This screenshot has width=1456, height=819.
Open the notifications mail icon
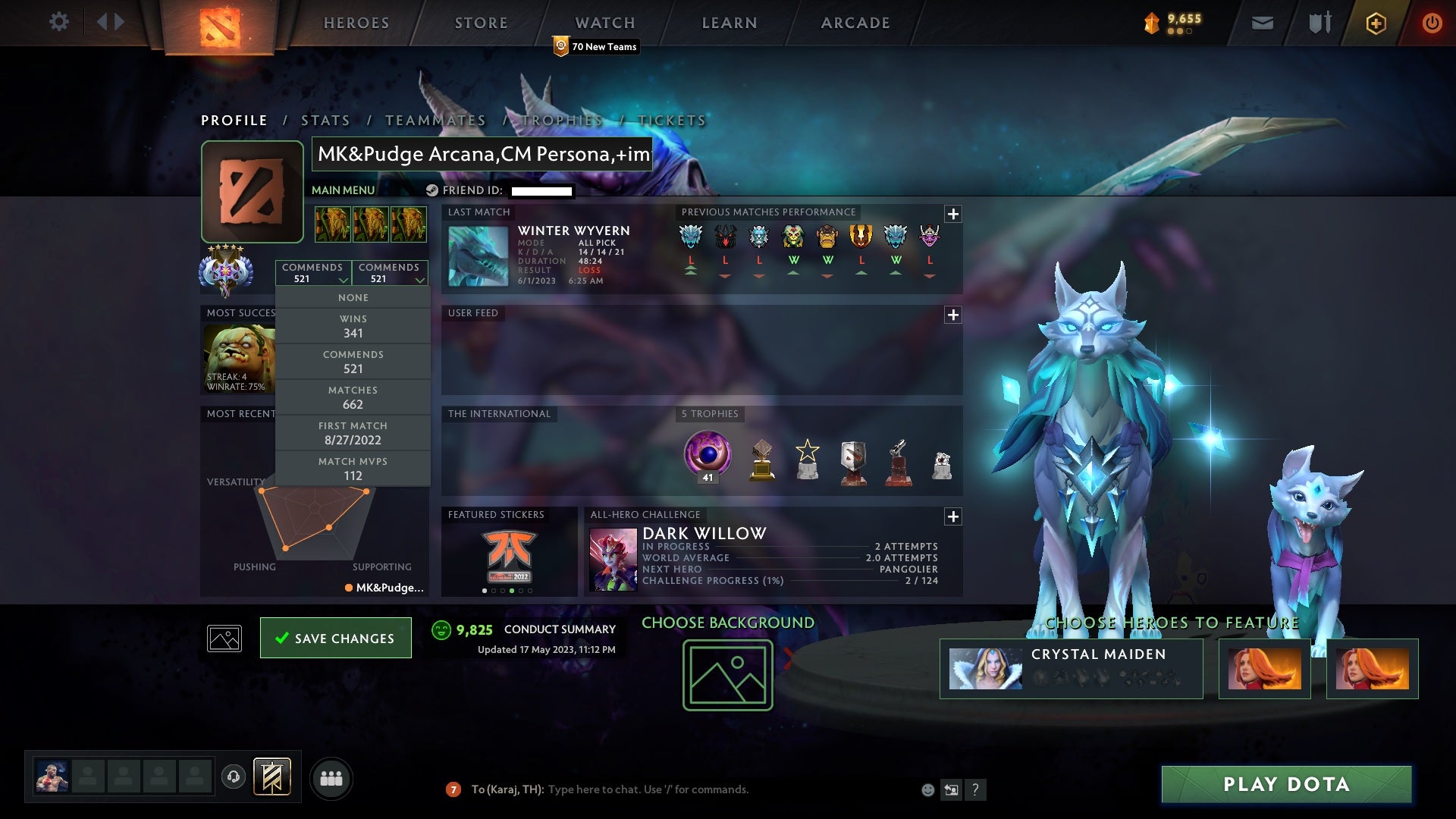pos(1262,23)
